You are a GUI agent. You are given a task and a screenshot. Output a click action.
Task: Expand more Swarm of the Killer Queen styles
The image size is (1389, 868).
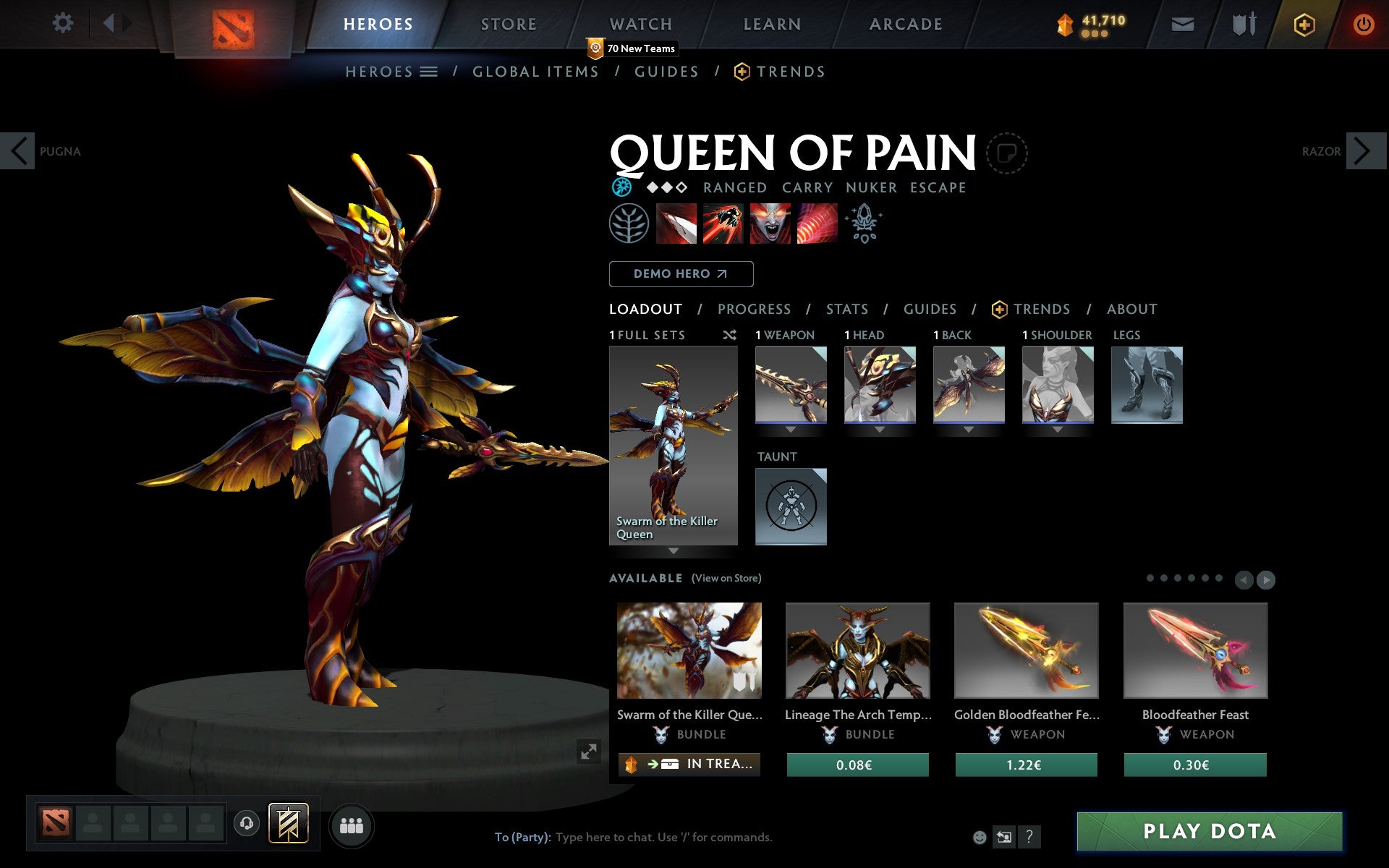click(x=673, y=551)
